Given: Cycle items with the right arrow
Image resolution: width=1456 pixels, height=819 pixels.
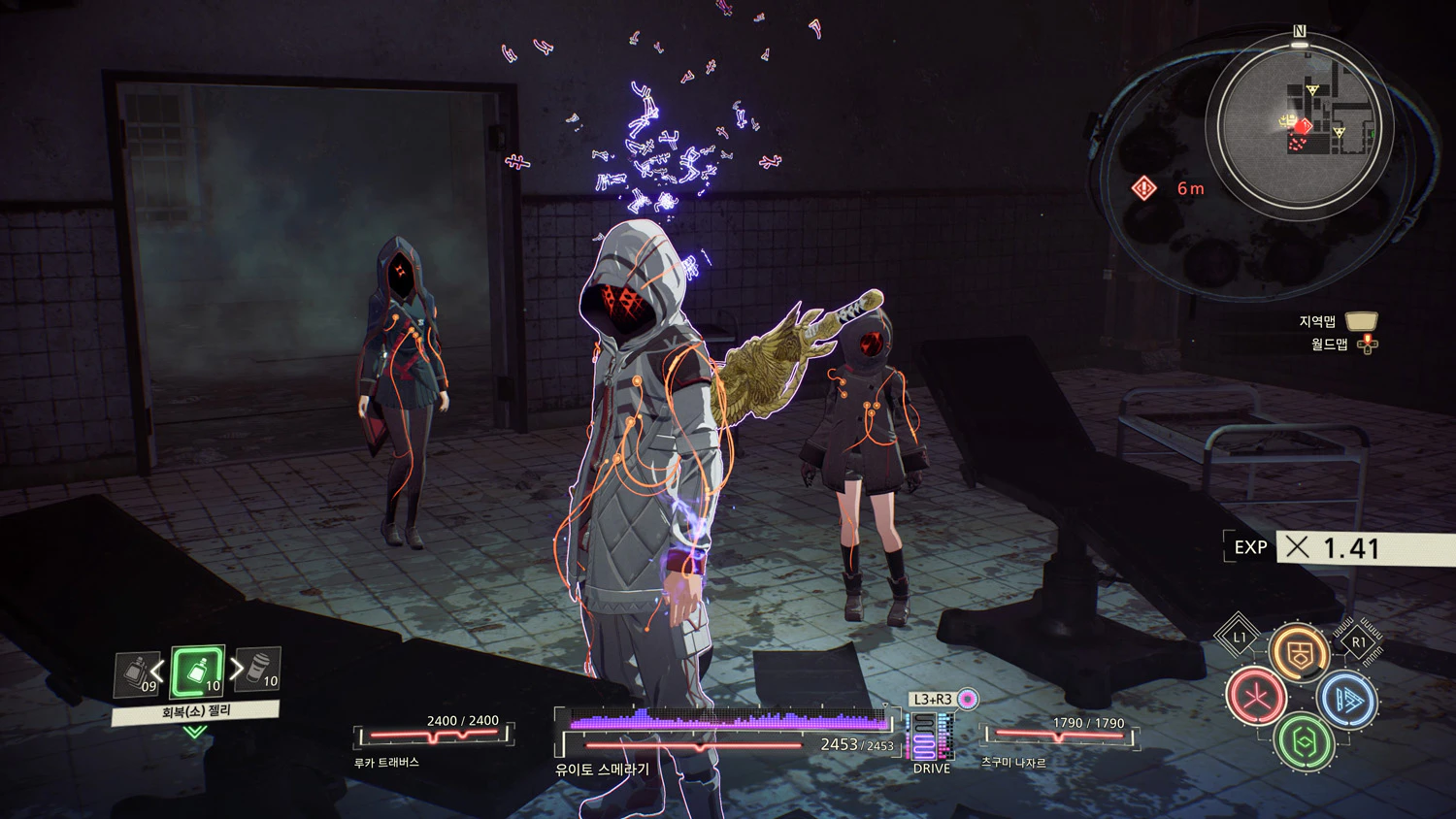Looking at the screenshot, I should tap(236, 669).
